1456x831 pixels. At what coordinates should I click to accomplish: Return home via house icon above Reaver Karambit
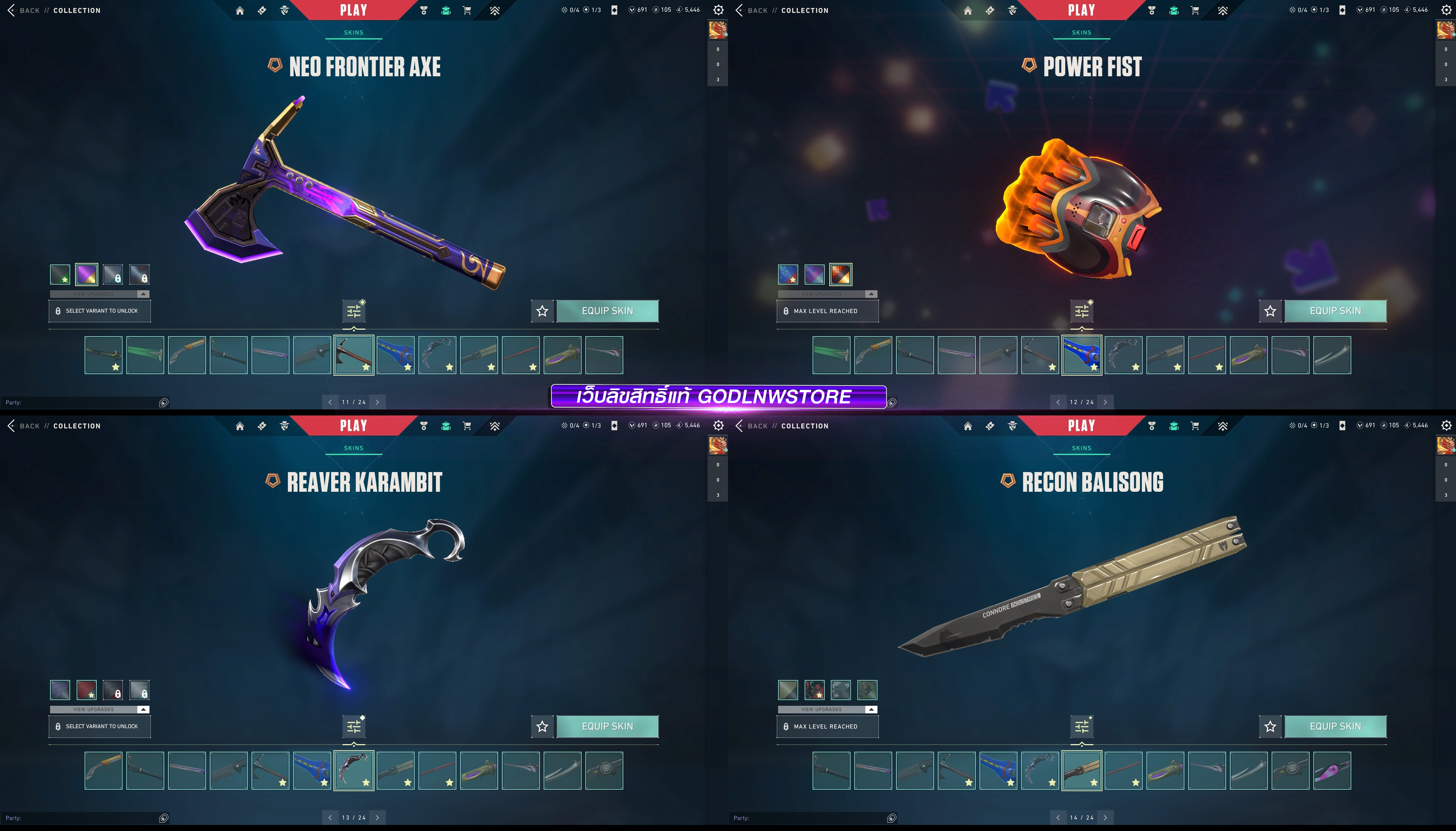[x=240, y=426]
